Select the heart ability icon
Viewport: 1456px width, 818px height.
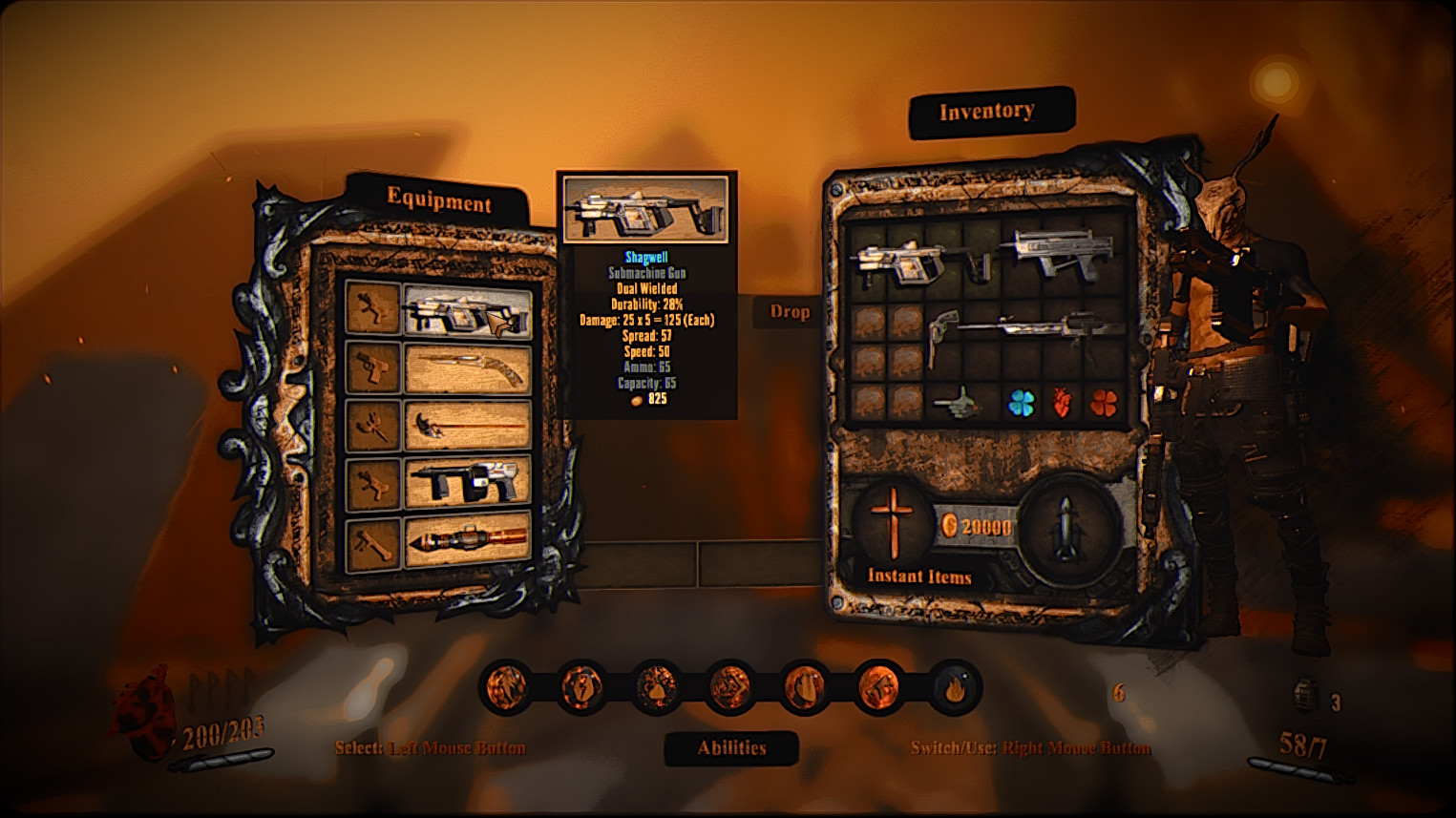pos(805,687)
